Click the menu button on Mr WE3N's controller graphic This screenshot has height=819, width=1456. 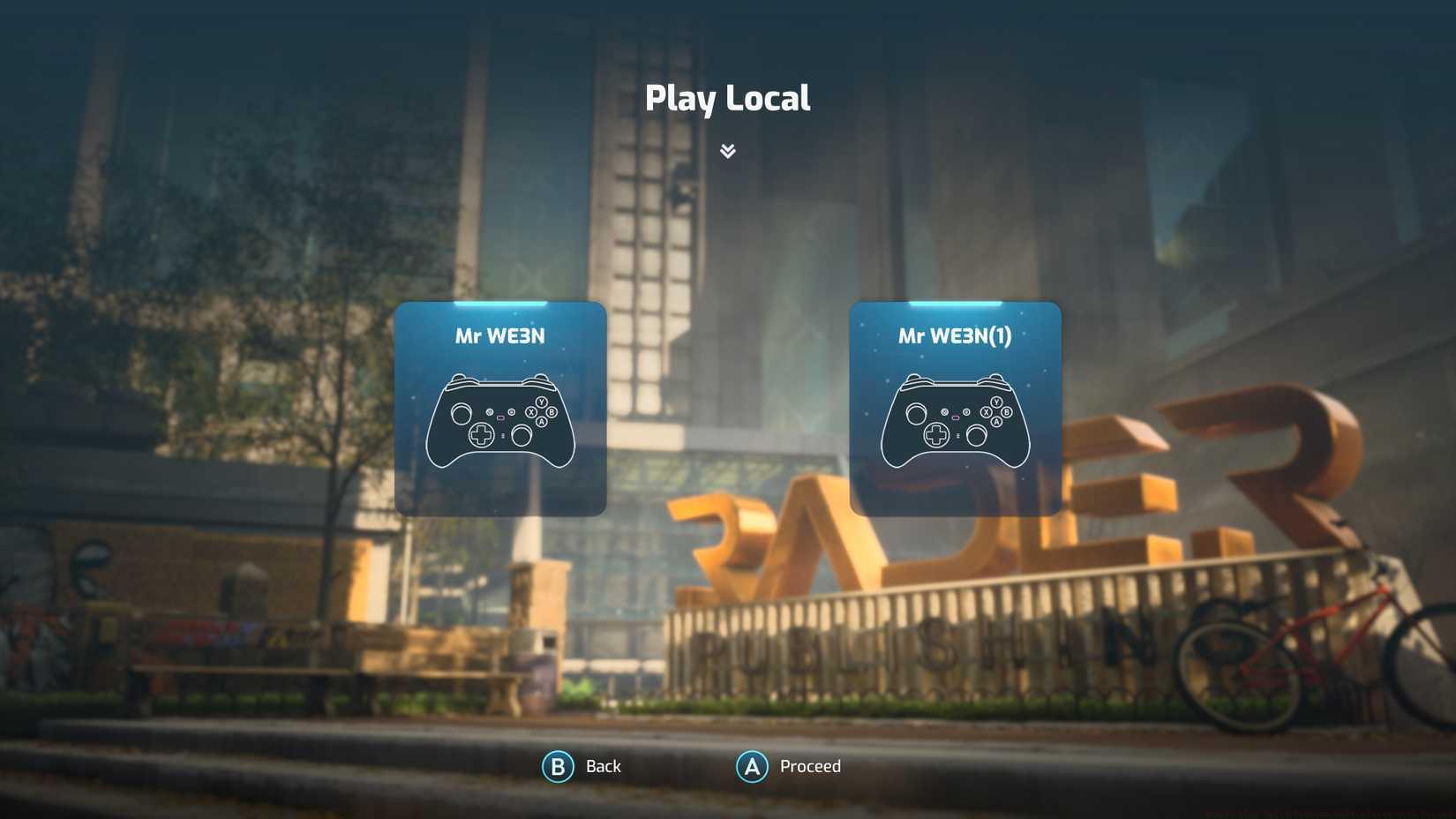click(x=512, y=411)
